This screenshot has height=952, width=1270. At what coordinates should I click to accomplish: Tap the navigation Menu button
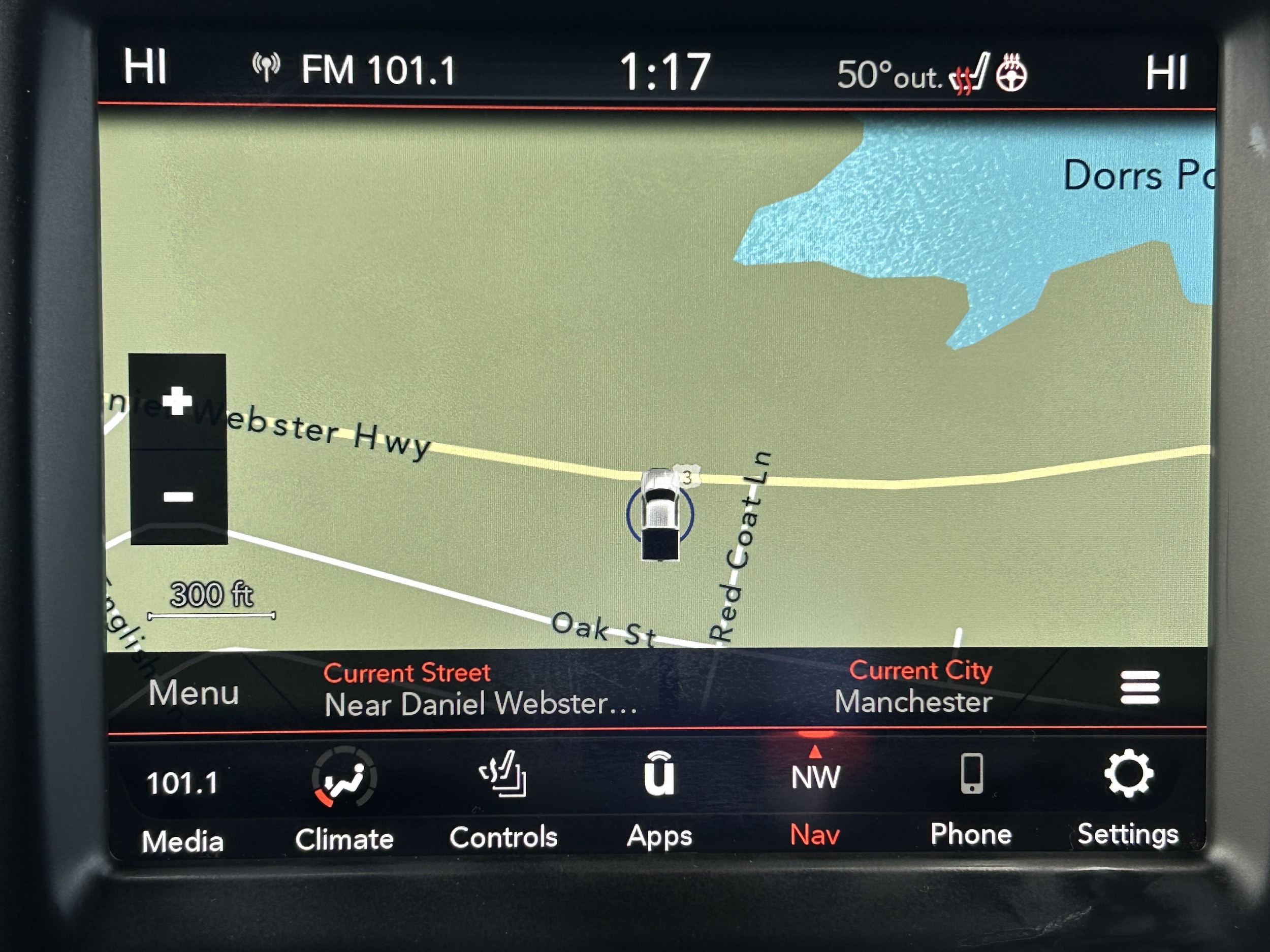point(194,693)
